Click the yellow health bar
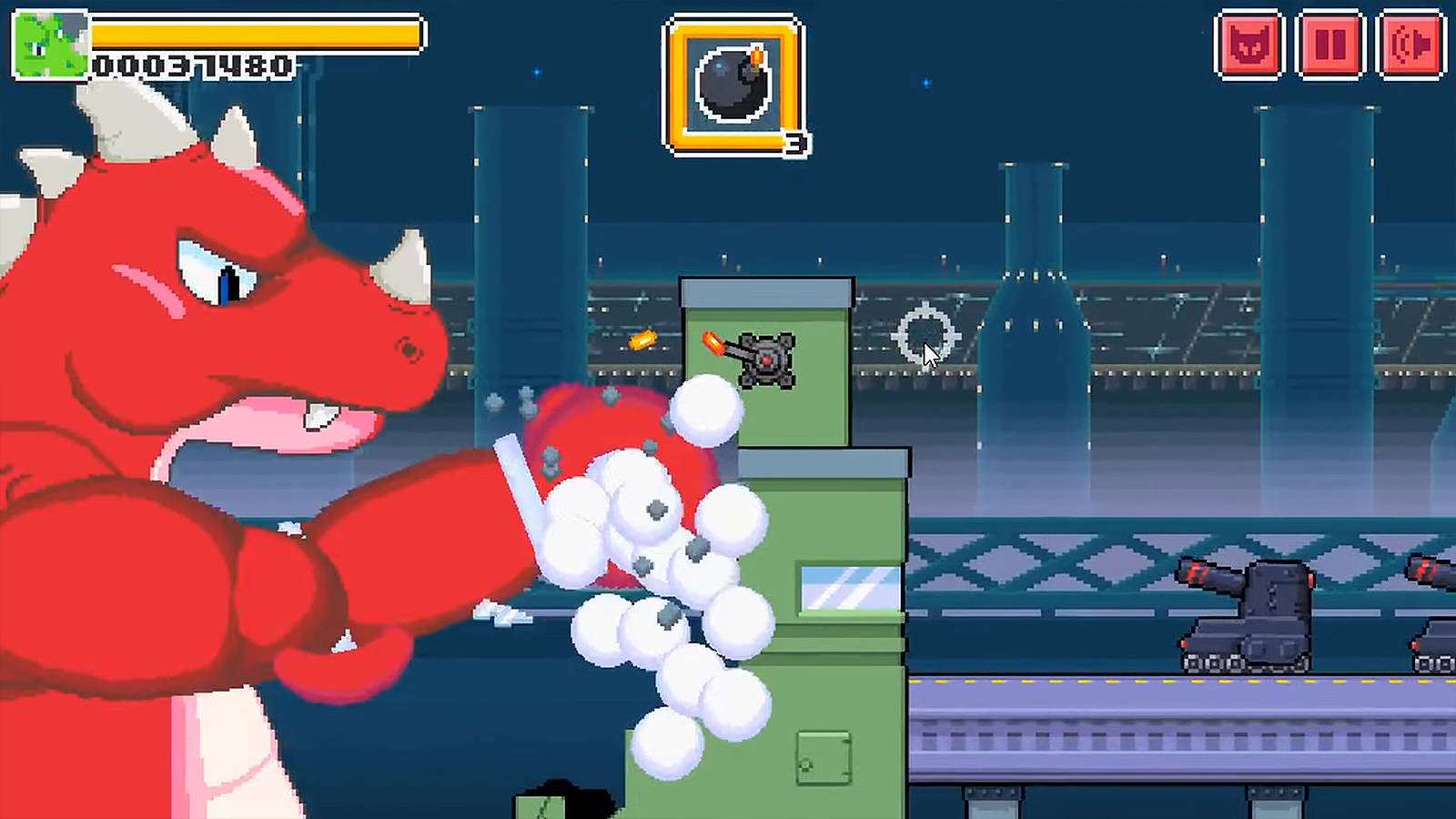This screenshot has width=1456, height=819. (x=255, y=36)
